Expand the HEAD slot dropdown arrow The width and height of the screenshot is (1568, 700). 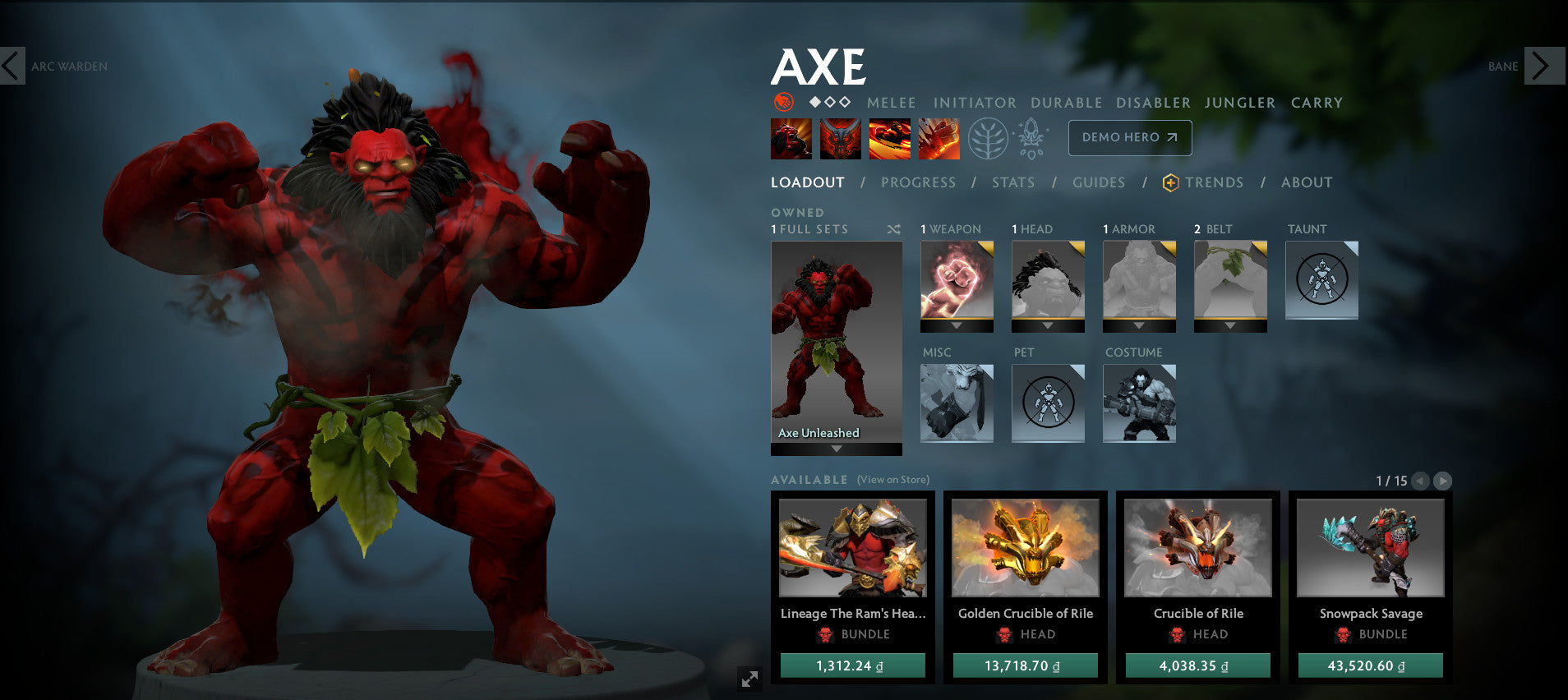[1048, 324]
